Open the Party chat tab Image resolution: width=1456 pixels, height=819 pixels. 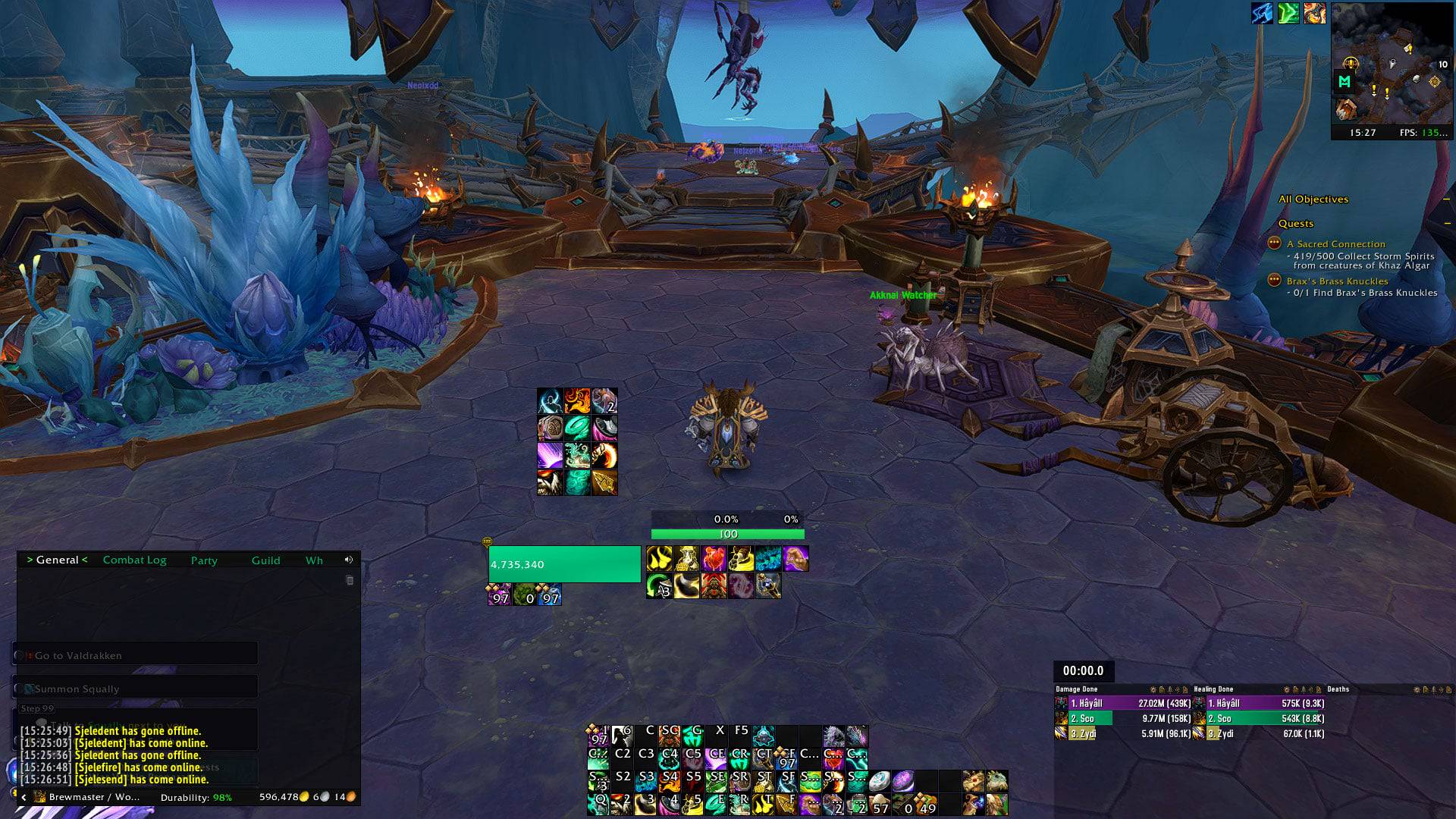(204, 560)
